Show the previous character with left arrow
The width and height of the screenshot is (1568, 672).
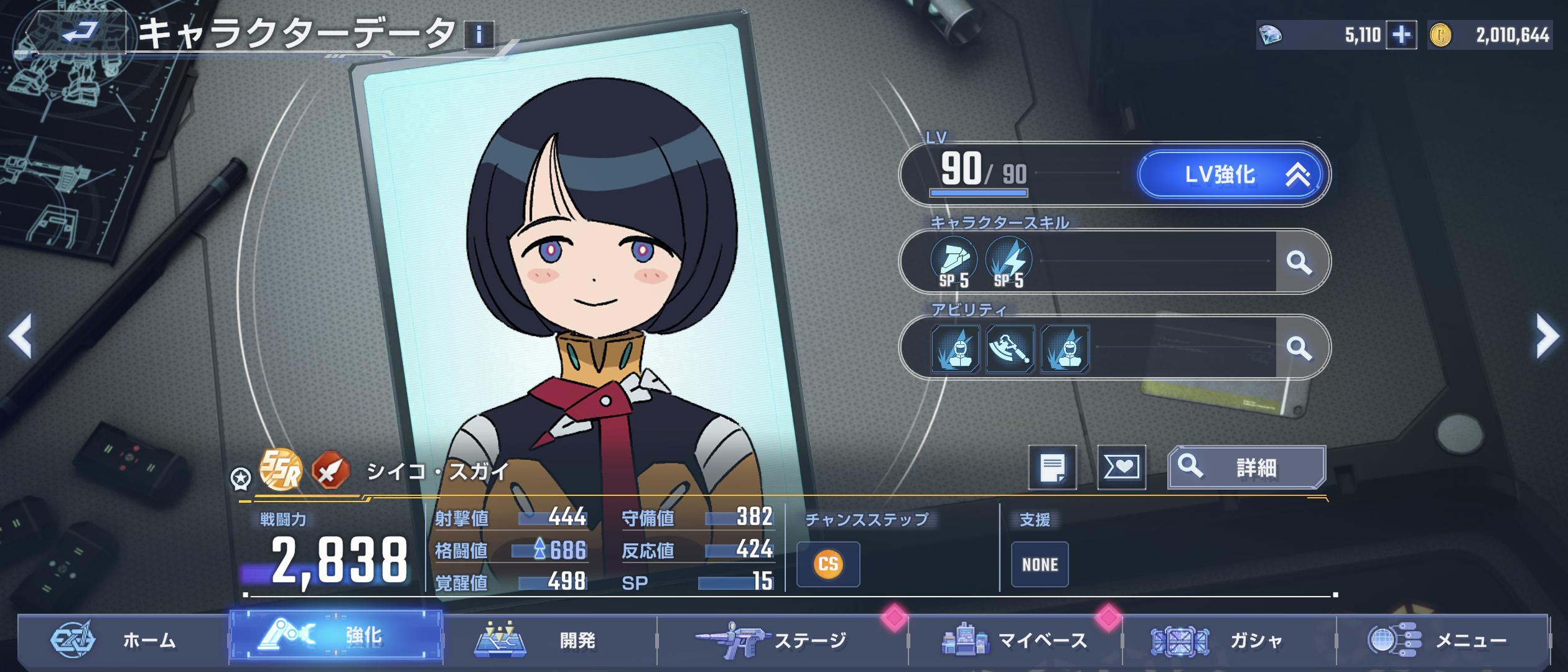(21, 337)
